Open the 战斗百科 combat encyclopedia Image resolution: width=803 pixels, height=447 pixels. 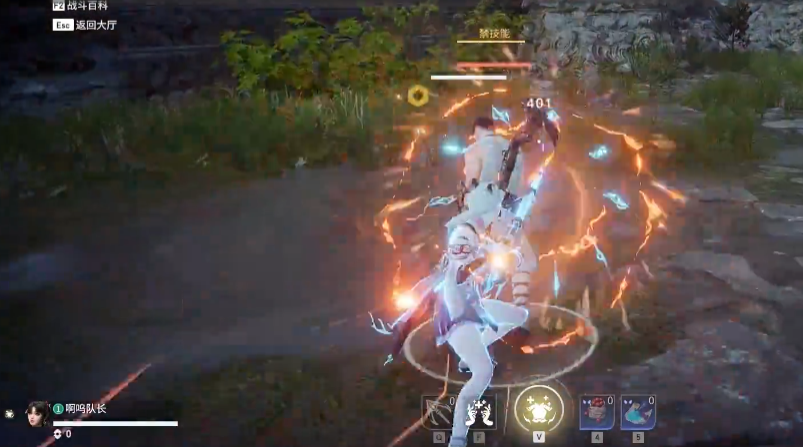84,6
